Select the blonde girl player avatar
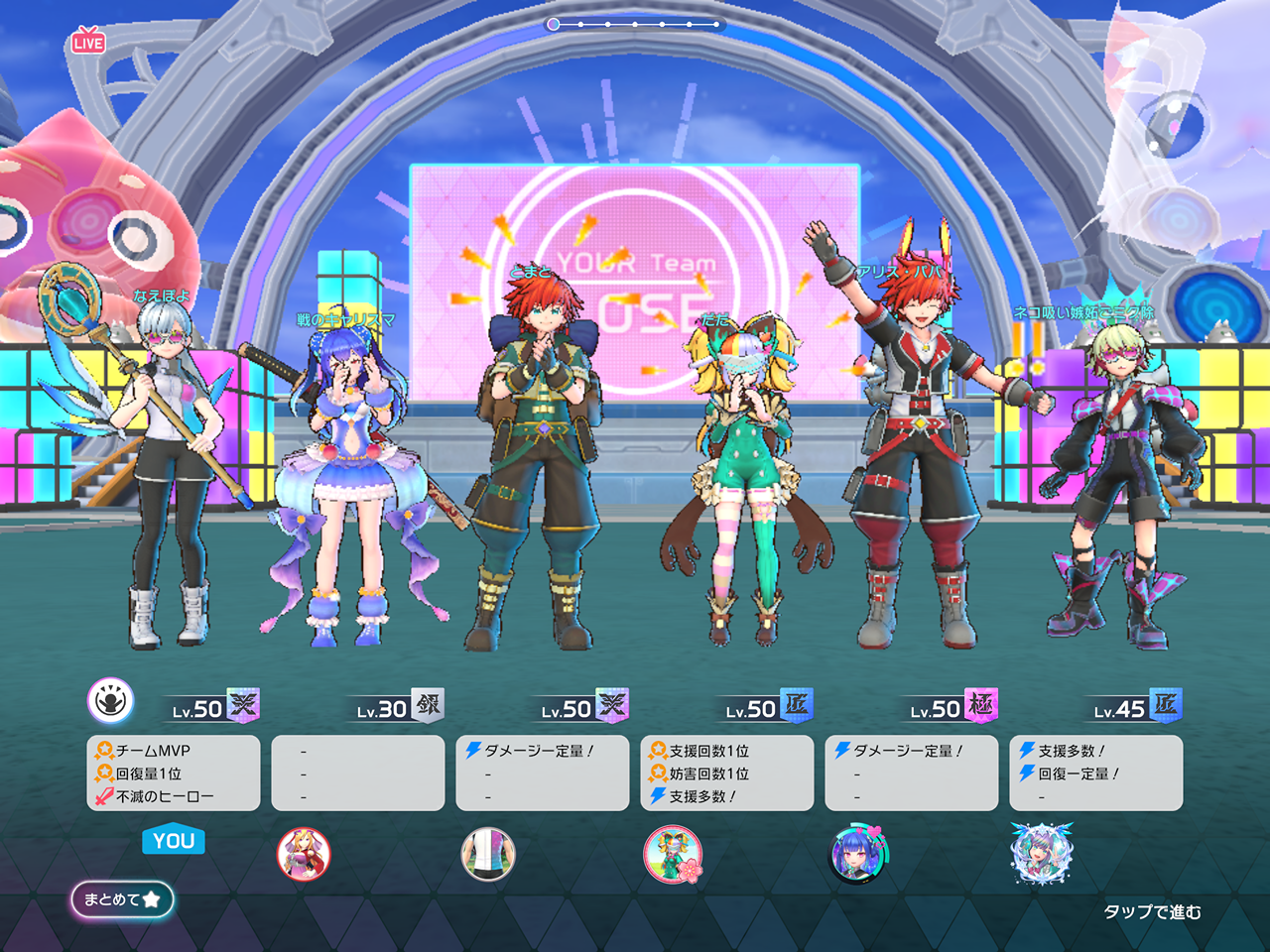 click(x=304, y=854)
